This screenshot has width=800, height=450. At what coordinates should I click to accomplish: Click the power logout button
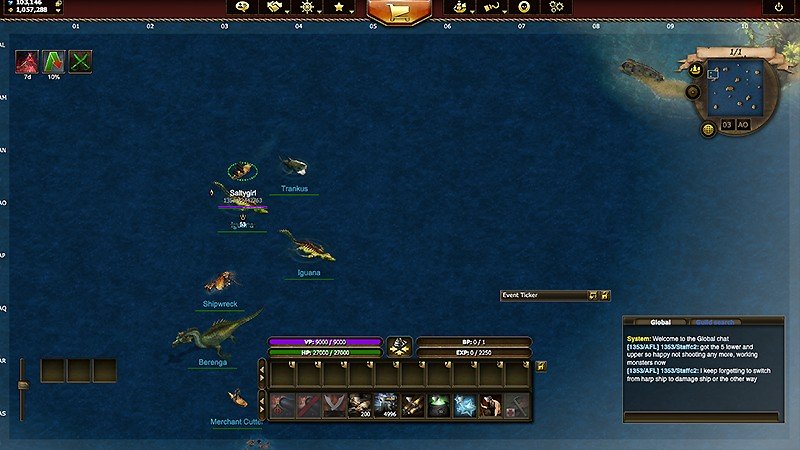[779, 7]
